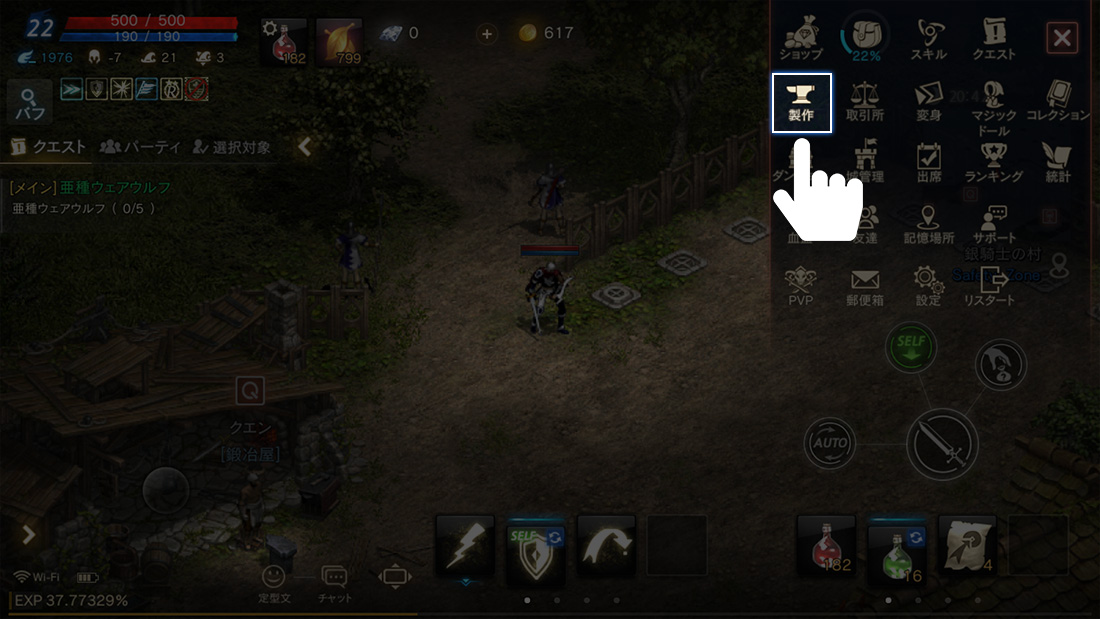Open the コレクション collection book
Screen dimensions: 1100x619
(x=1058, y=102)
